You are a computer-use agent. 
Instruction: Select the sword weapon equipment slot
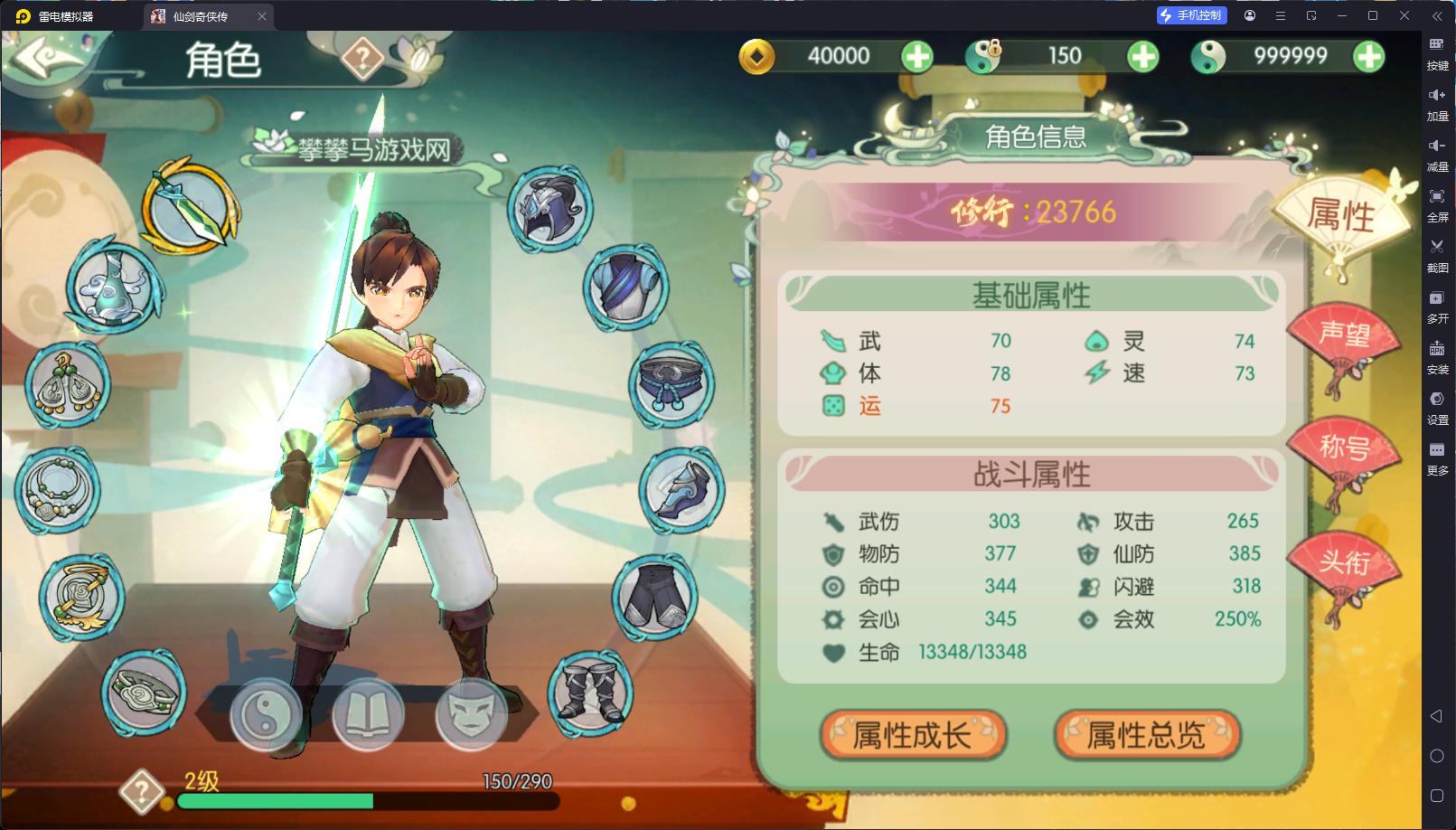[x=191, y=207]
